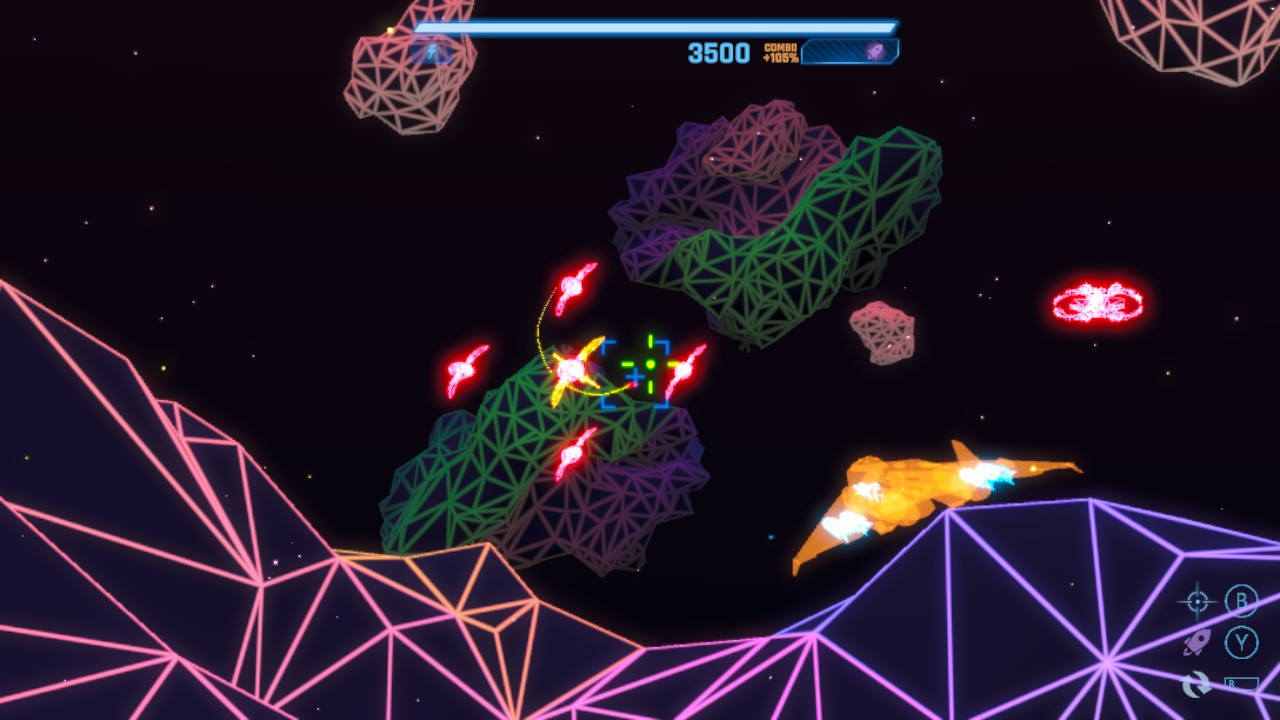Click the Y button prompt circle
The height and width of the screenshot is (720, 1280).
point(1242,643)
